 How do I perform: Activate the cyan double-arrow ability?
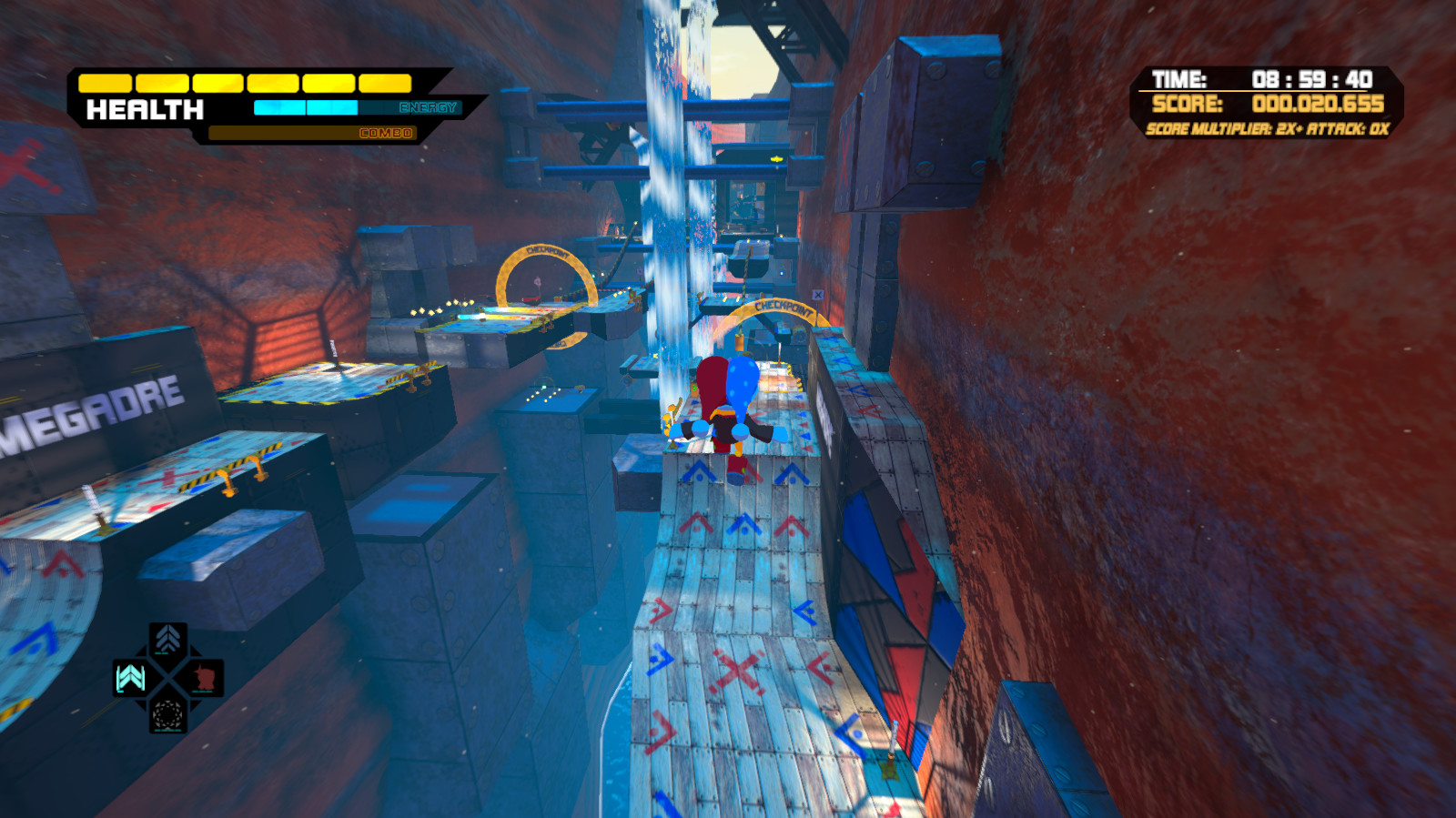pyautogui.click(x=128, y=678)
